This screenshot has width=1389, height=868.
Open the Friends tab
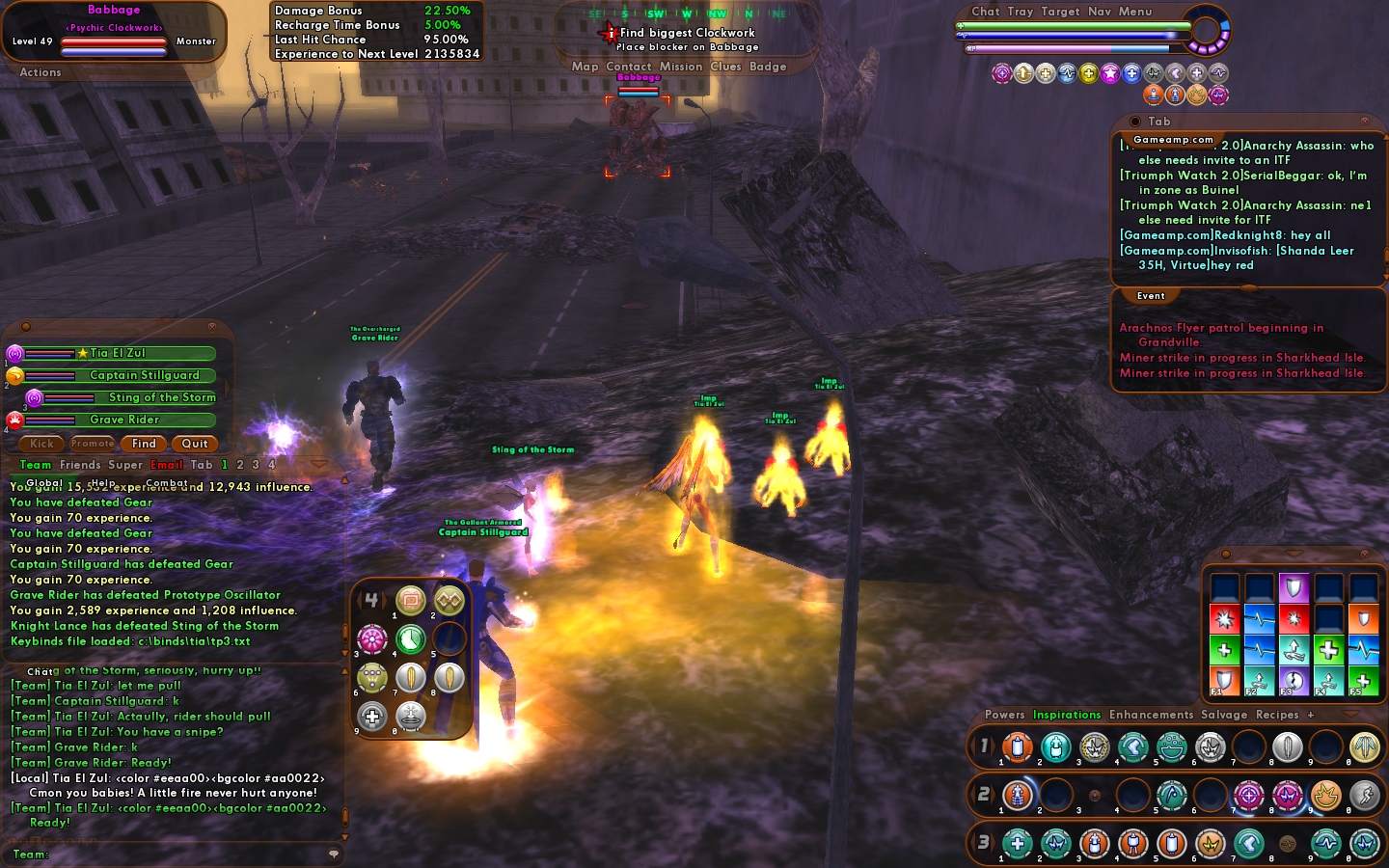click(80, 465)
